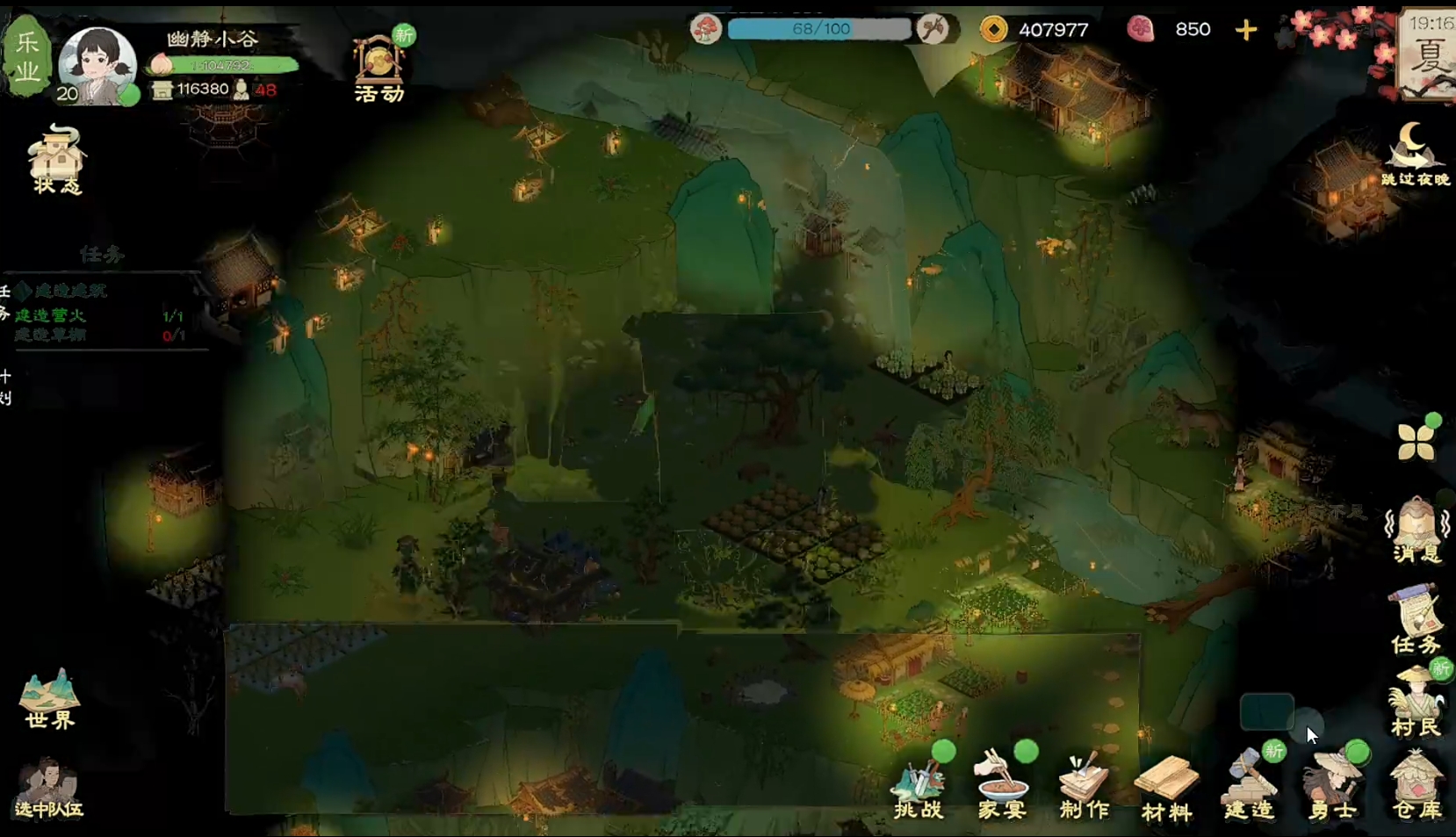Select the team with 选中队伍

point(48,787)
